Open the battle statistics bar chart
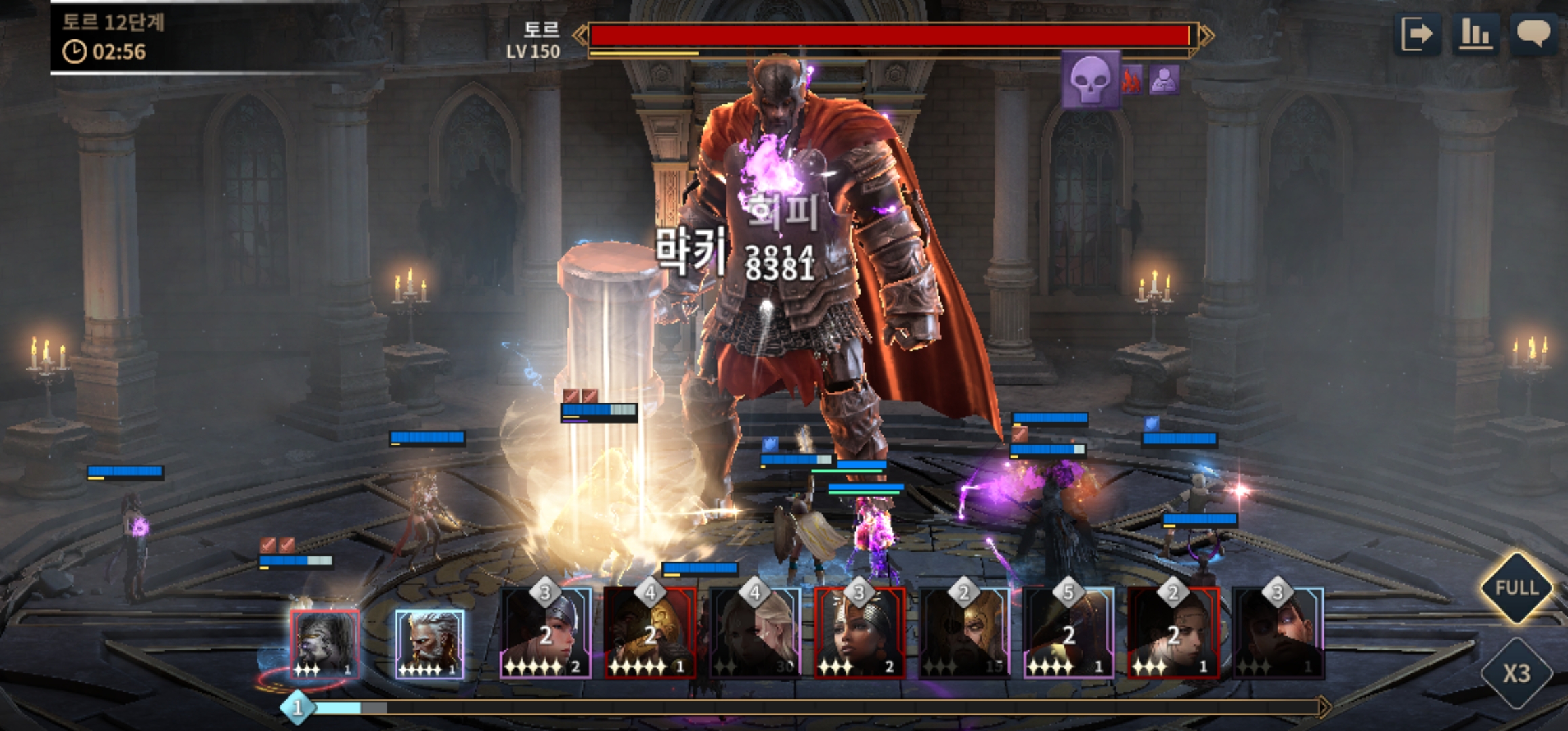 point(1475,34)
